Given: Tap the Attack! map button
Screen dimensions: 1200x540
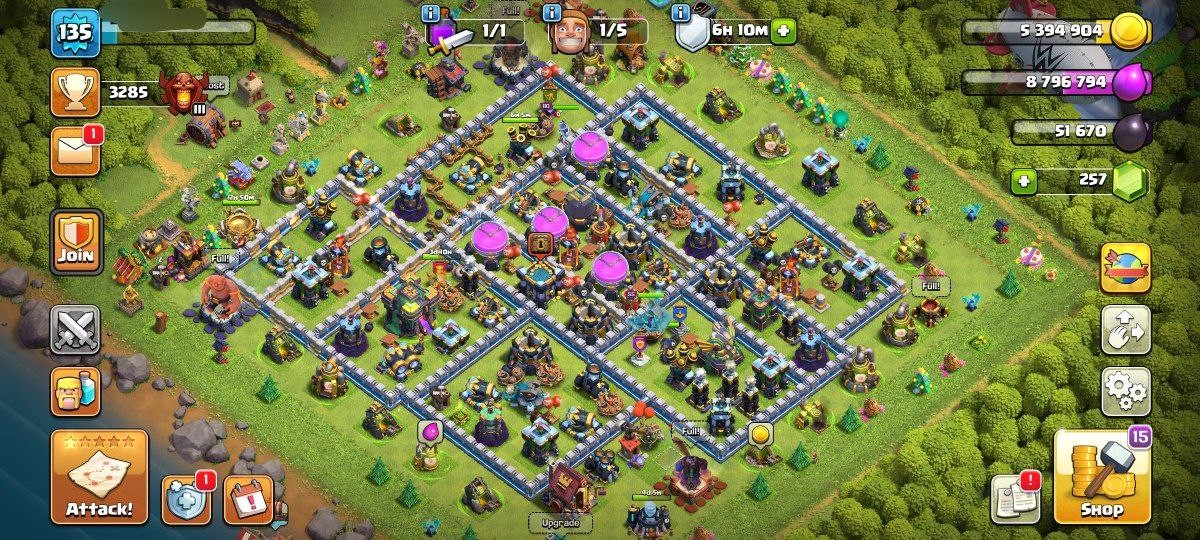Looking at the screenshot, I should [99, 477].
